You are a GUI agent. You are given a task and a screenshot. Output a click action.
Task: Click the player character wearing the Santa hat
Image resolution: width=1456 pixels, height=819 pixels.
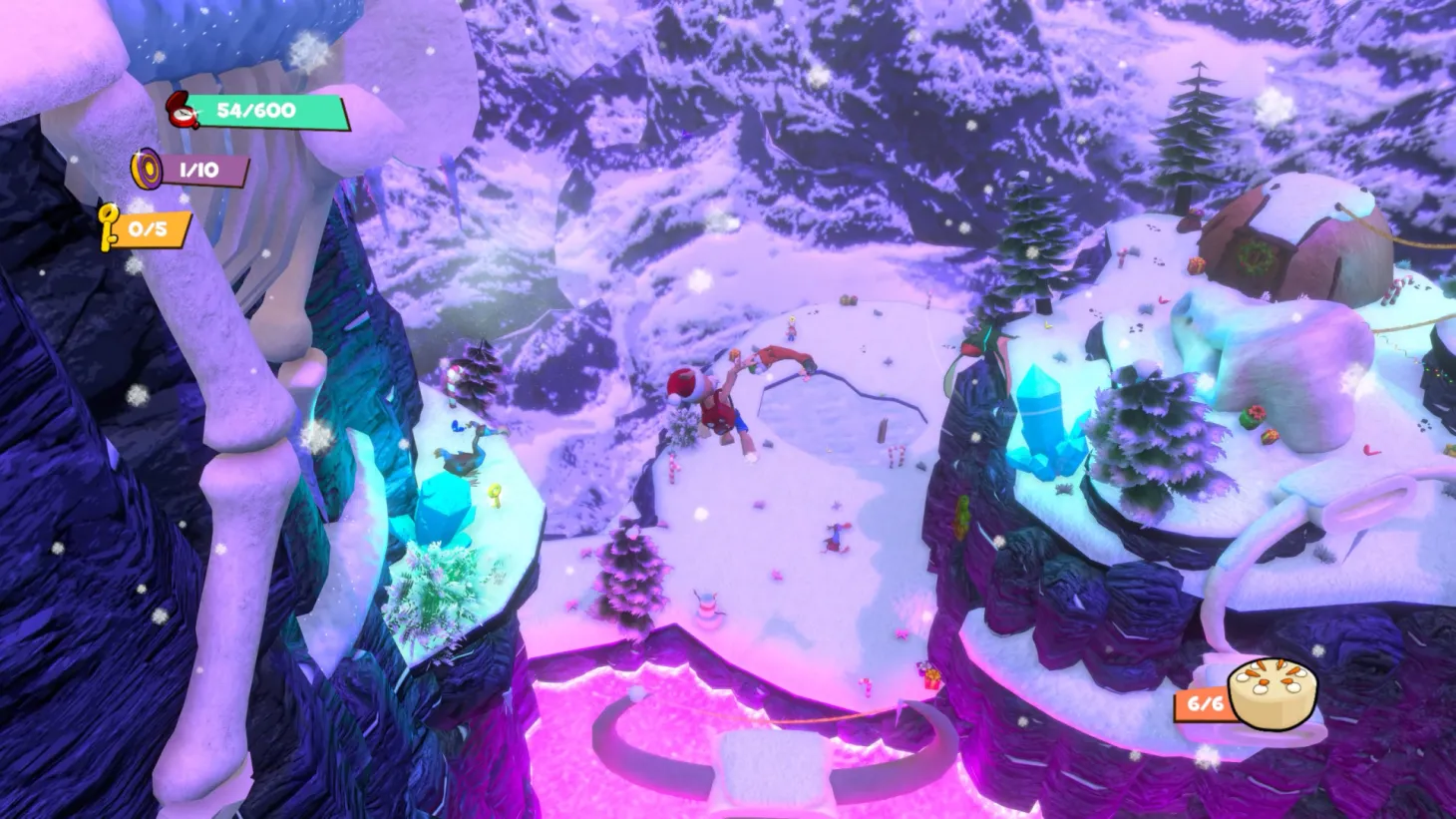[720, 409]
